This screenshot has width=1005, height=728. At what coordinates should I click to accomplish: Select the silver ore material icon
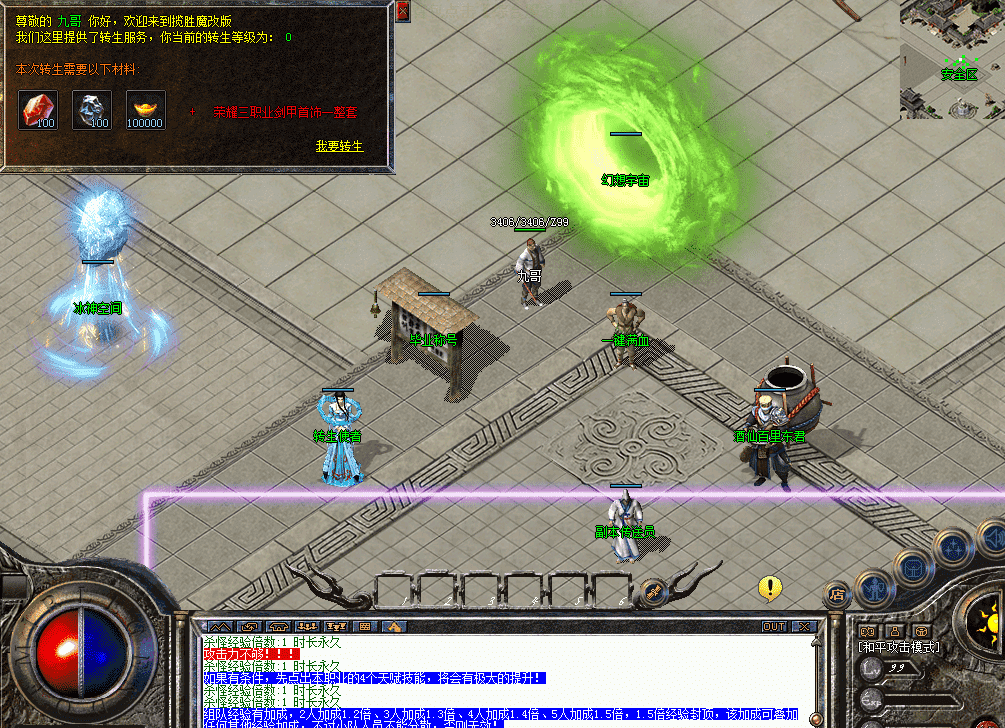click(92, 109)
